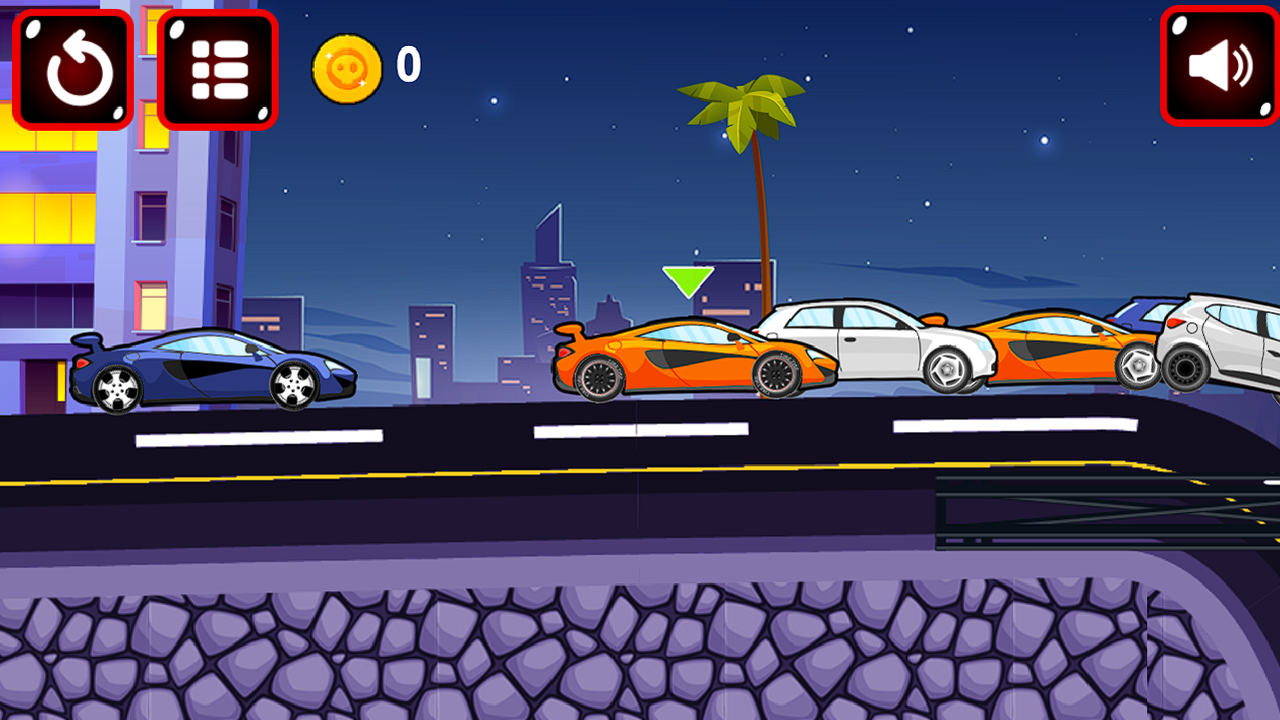This screenshot has height=720, width=1280.
Task: Click the list-style menu button icon
Action: click(x=217, y=67)
